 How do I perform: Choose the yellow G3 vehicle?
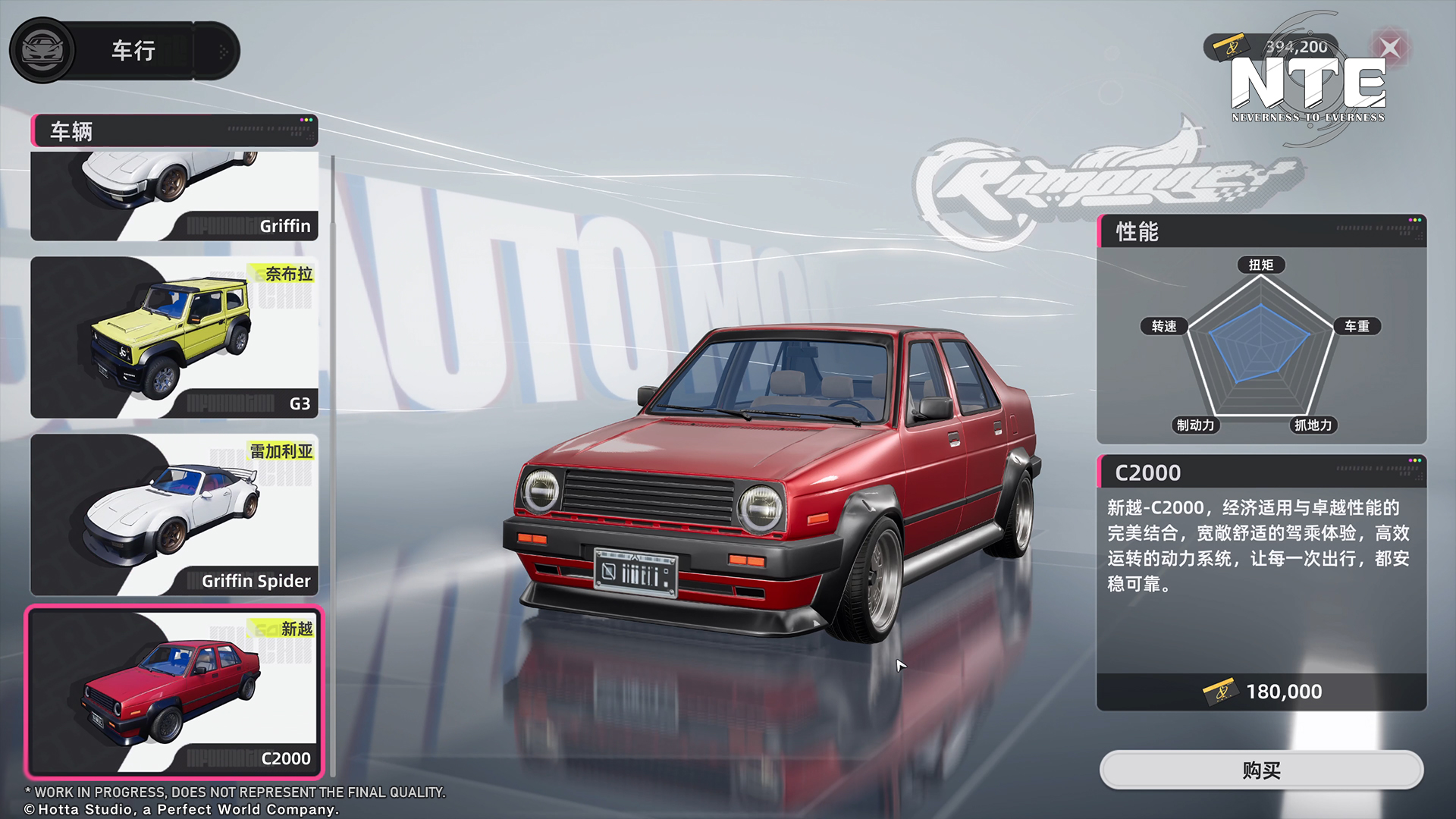tap(174, 337)
